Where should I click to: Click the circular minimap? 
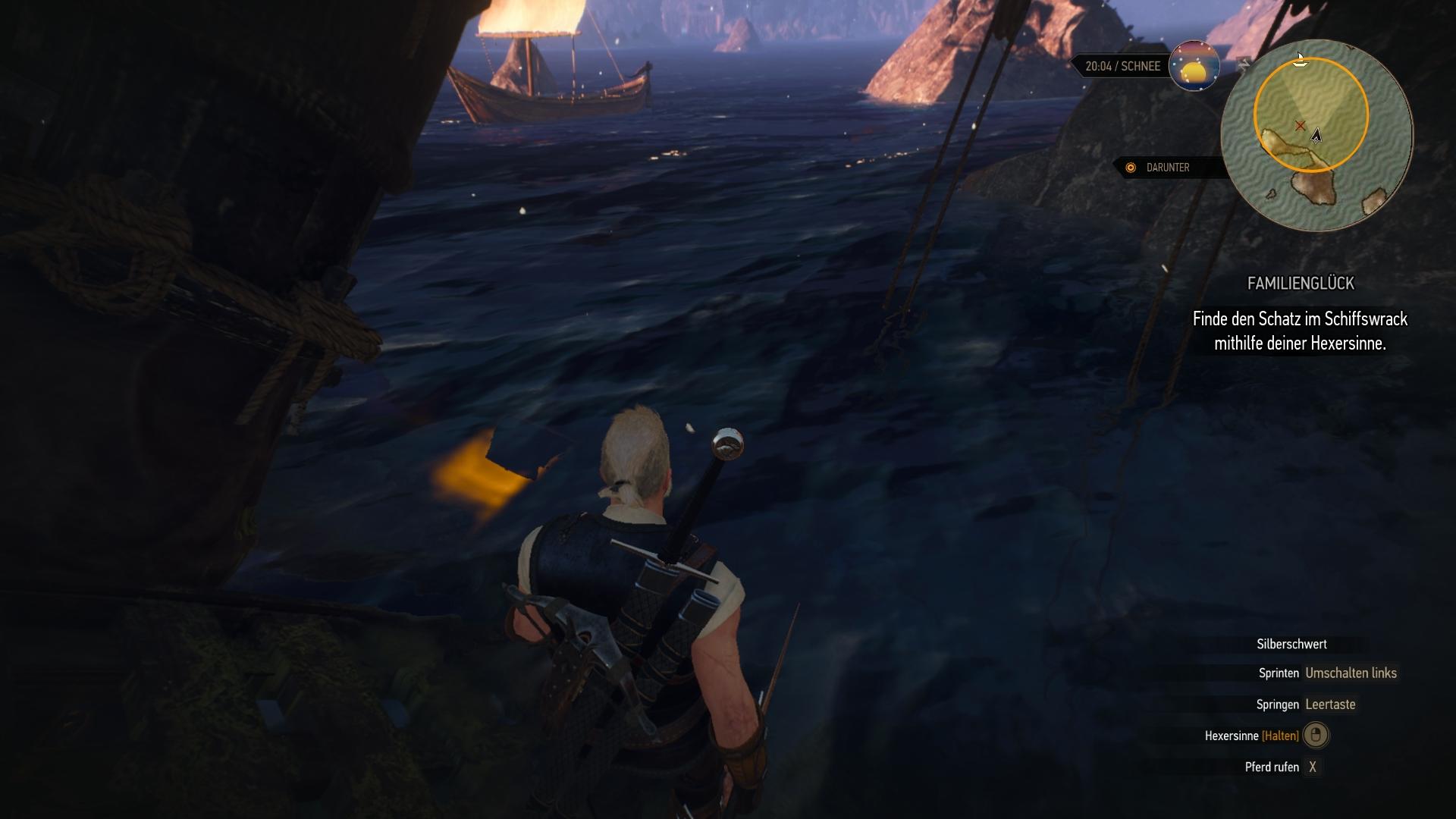click(x=1316, y=136)
